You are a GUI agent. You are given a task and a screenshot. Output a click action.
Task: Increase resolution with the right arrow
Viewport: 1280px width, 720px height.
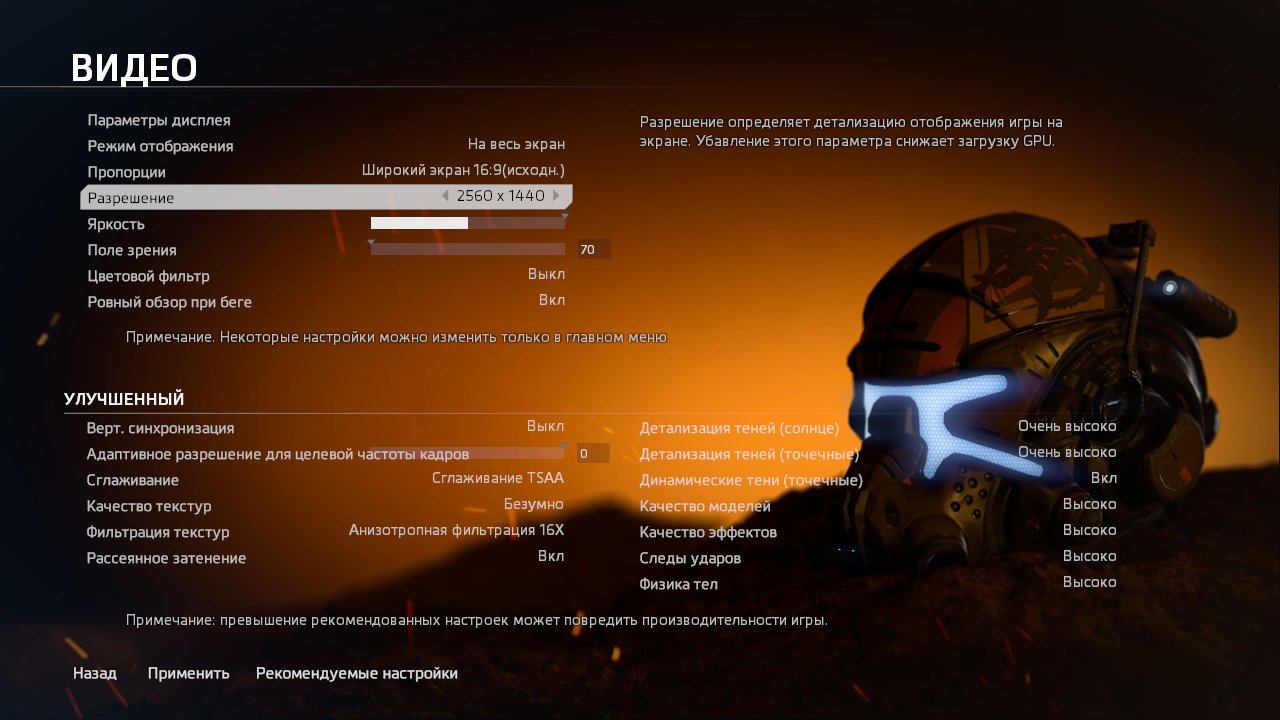(556, 196)
